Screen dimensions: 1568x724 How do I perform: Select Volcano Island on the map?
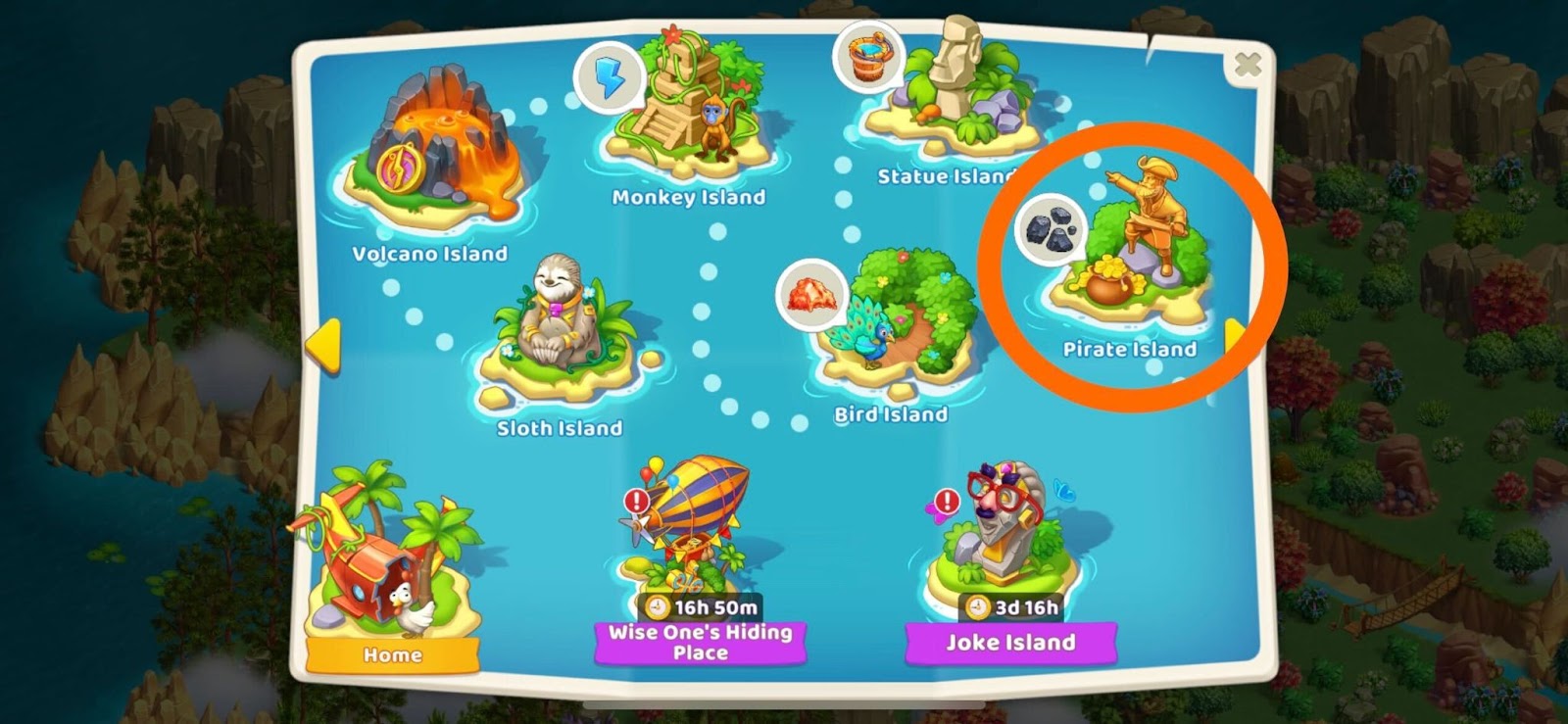coord(434,155)
